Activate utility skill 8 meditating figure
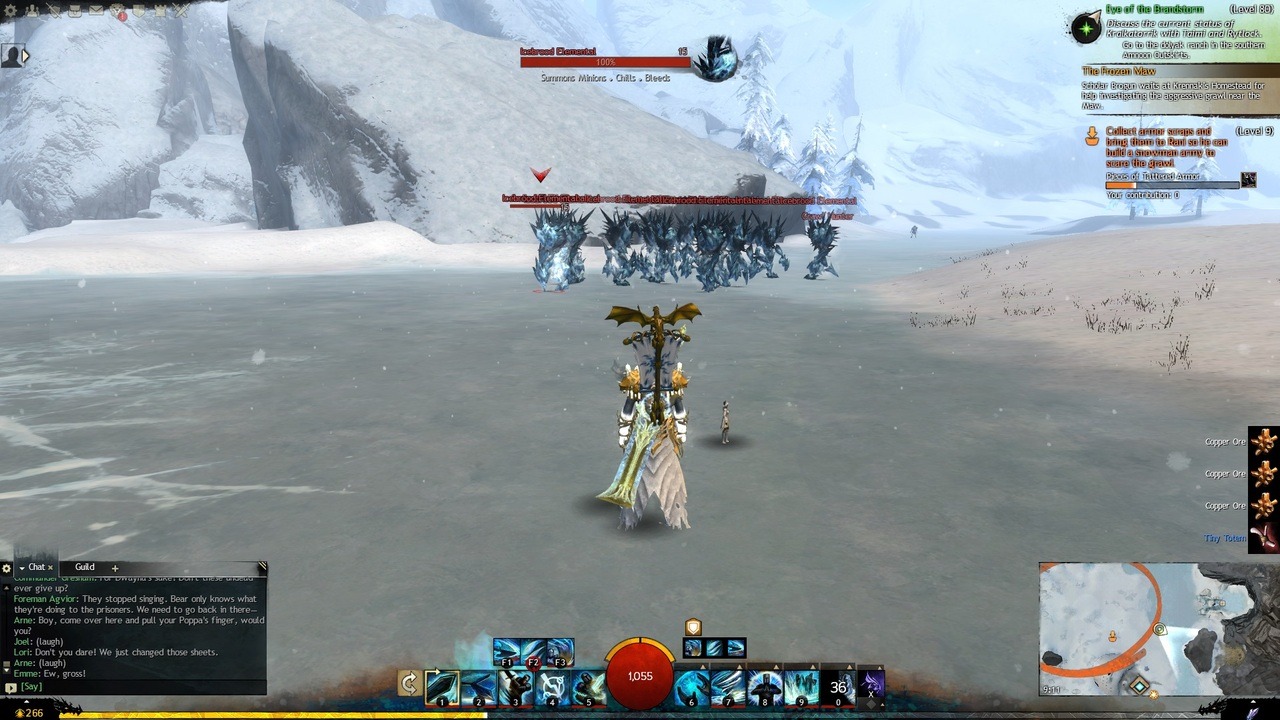The width and height of the screenshot is (1280, 720). [x=765, y=687]
